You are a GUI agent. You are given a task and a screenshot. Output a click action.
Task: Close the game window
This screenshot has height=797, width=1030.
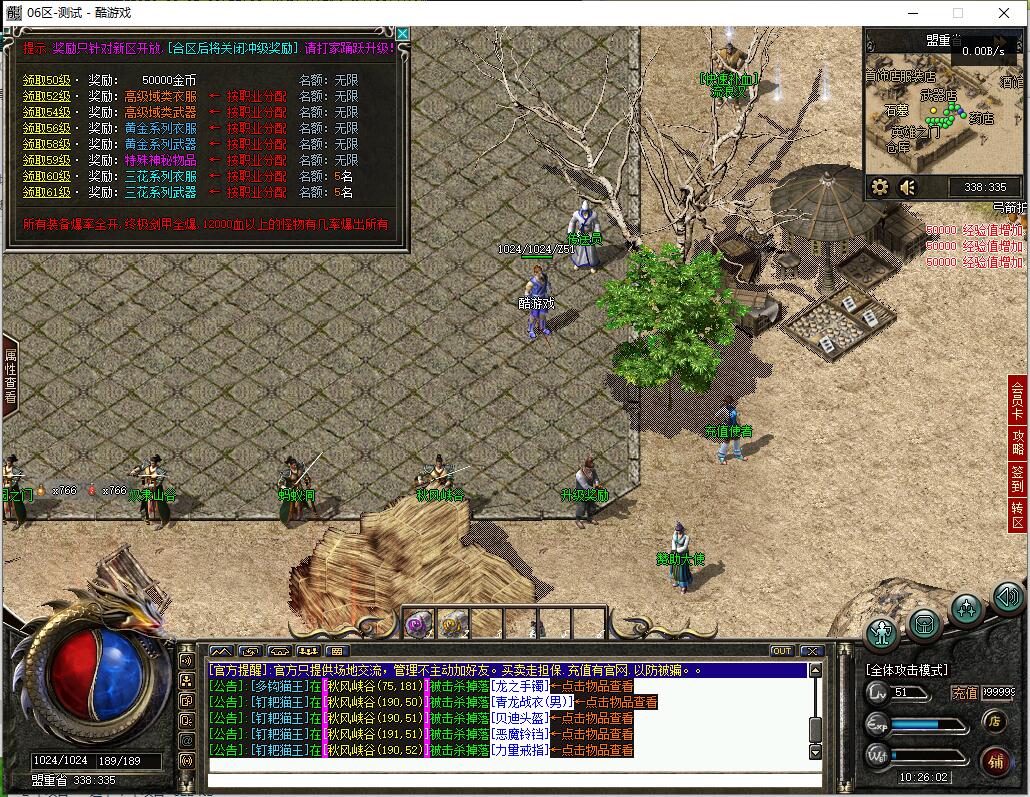pyautogui.click(x=1004, y=13)
